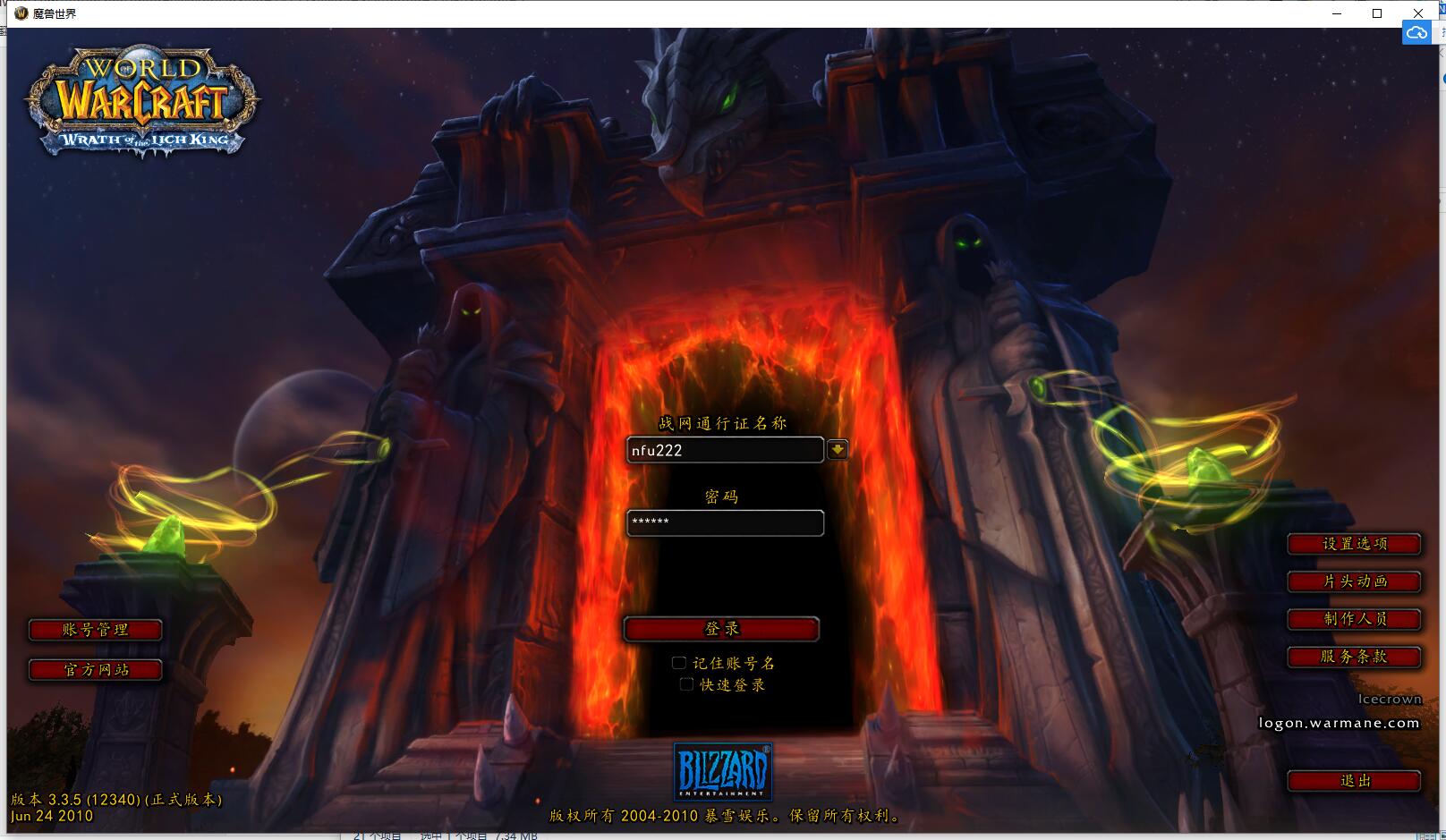Screen dimensions: 1446x840
Task: Open 账号管理 account management
Action: (x=95, y=631)
